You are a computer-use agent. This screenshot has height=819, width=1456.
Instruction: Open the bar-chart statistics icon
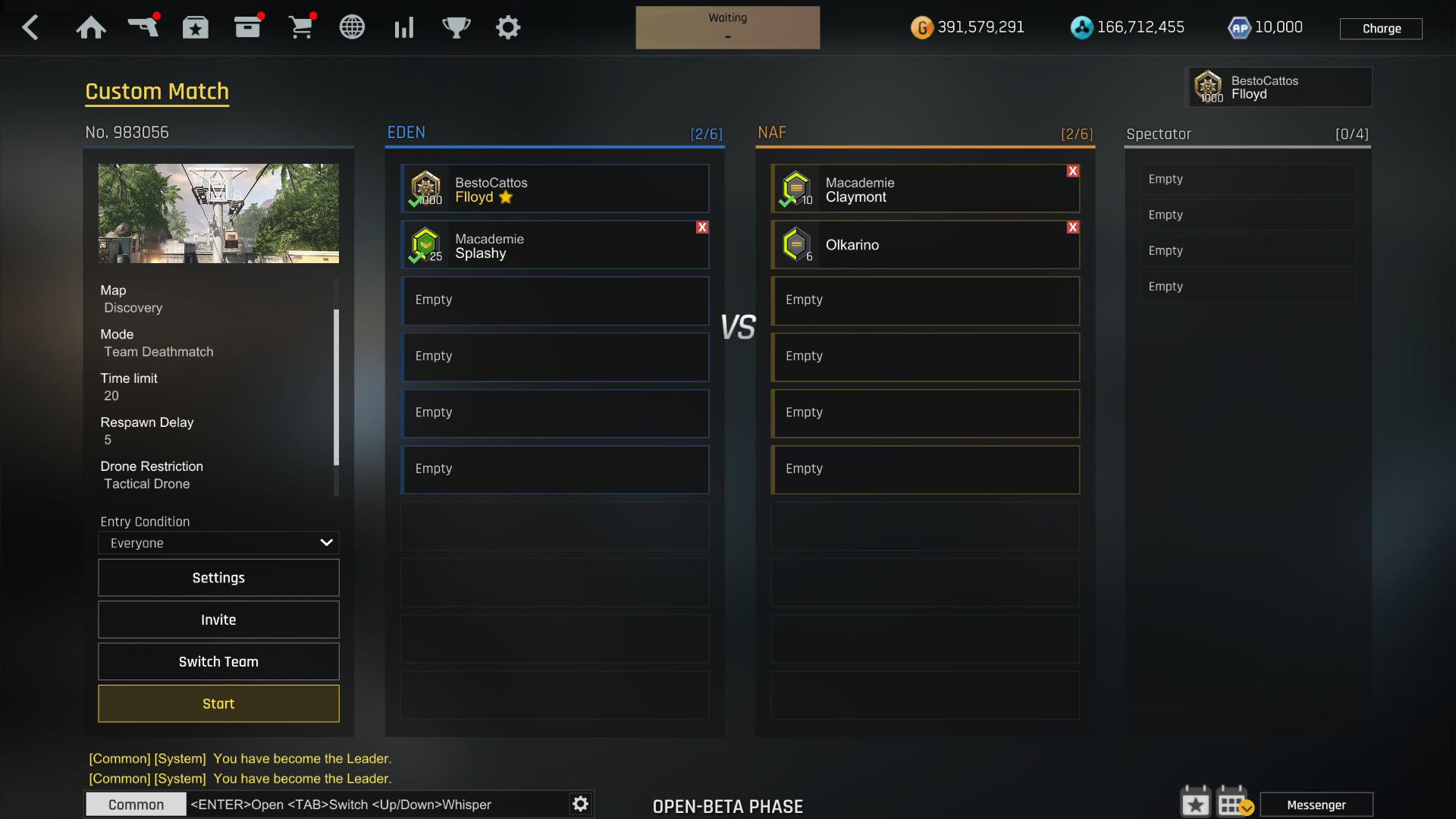click(x=404, y=27)
